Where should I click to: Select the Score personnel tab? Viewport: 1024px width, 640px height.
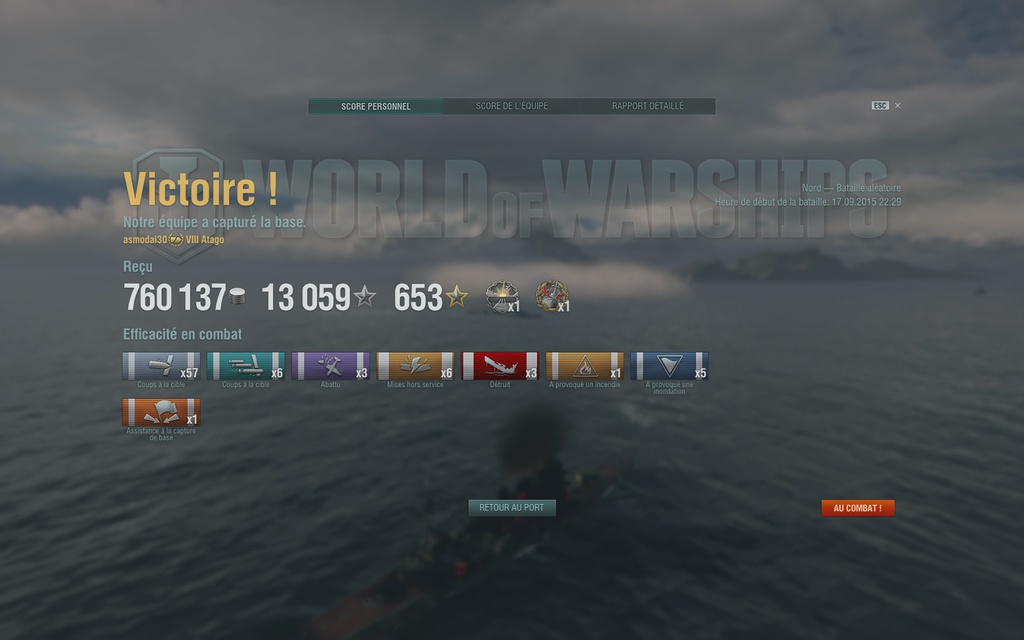tap(376, 106)
